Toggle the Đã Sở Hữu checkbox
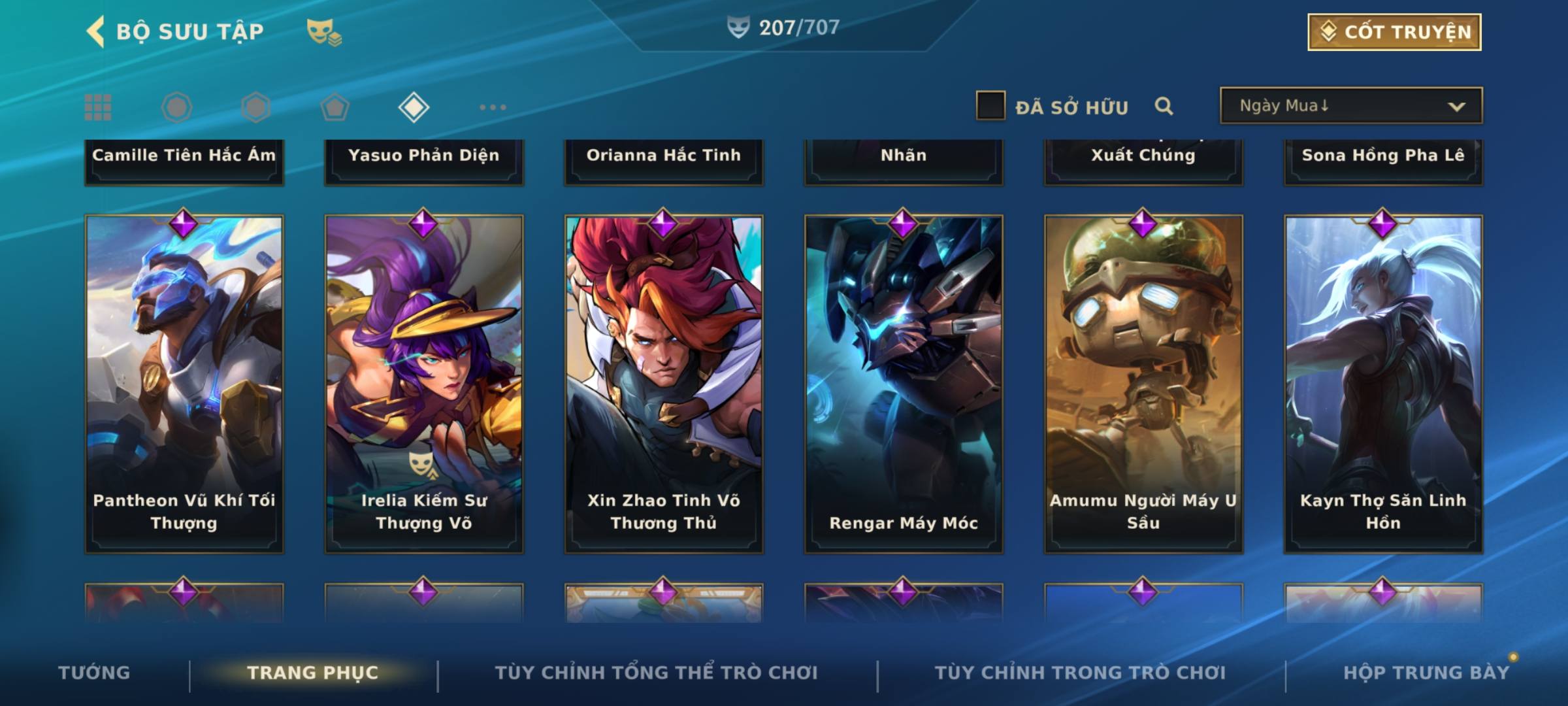 990,106
